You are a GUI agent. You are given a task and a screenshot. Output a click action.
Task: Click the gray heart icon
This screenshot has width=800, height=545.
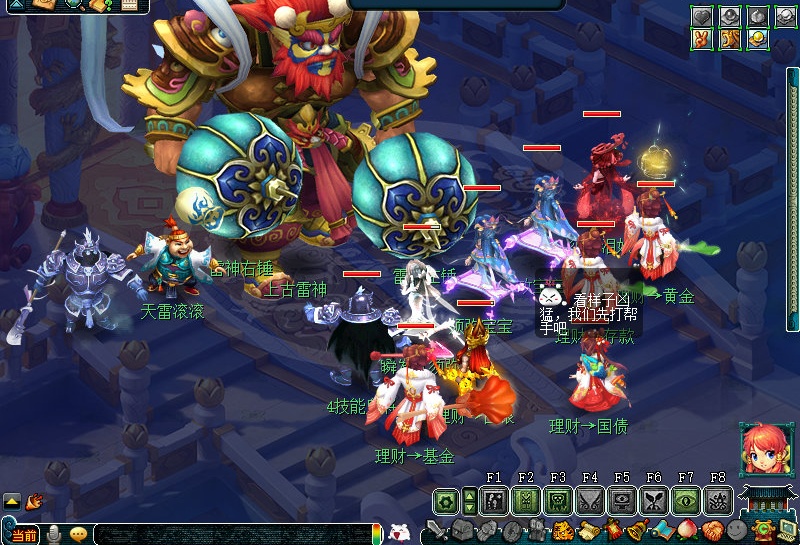click(x=703, y=16)
